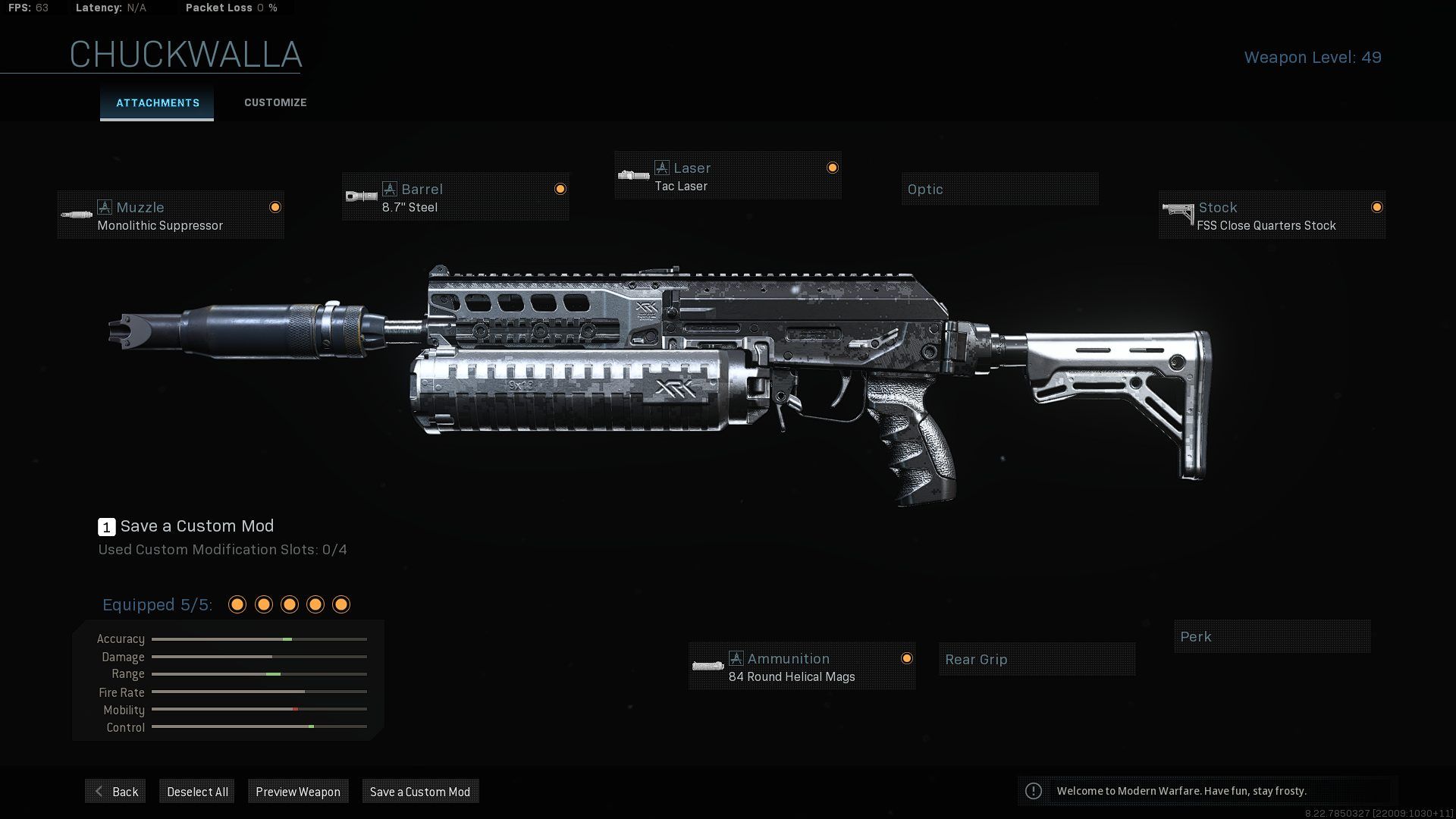Toggle the equipped dot on the Stock slot
Viewport: 1456px width, 819px height.
(1377, 206)
